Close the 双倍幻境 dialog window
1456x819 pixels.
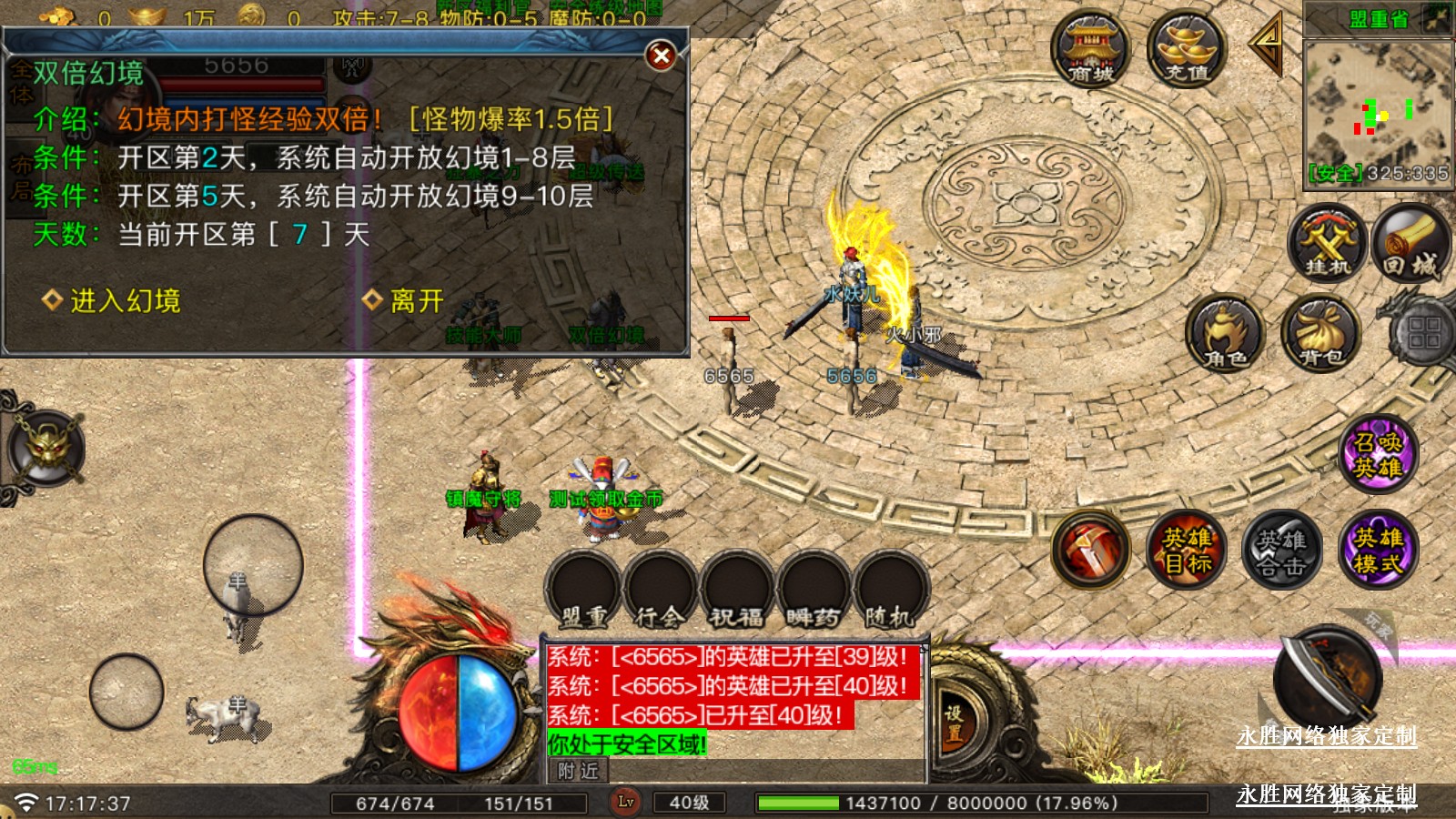662,56
